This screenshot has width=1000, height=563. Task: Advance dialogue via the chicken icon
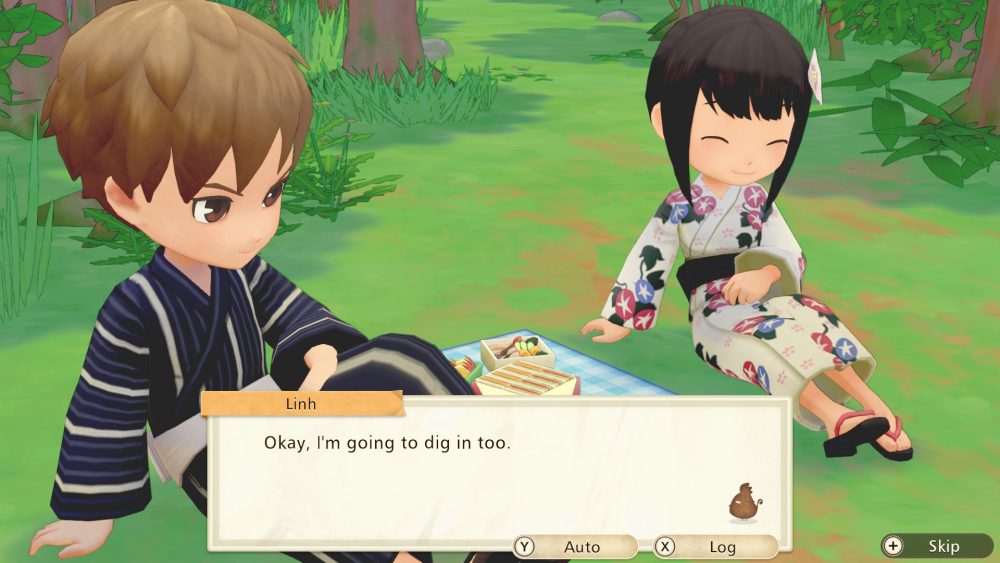pos(744,503)
